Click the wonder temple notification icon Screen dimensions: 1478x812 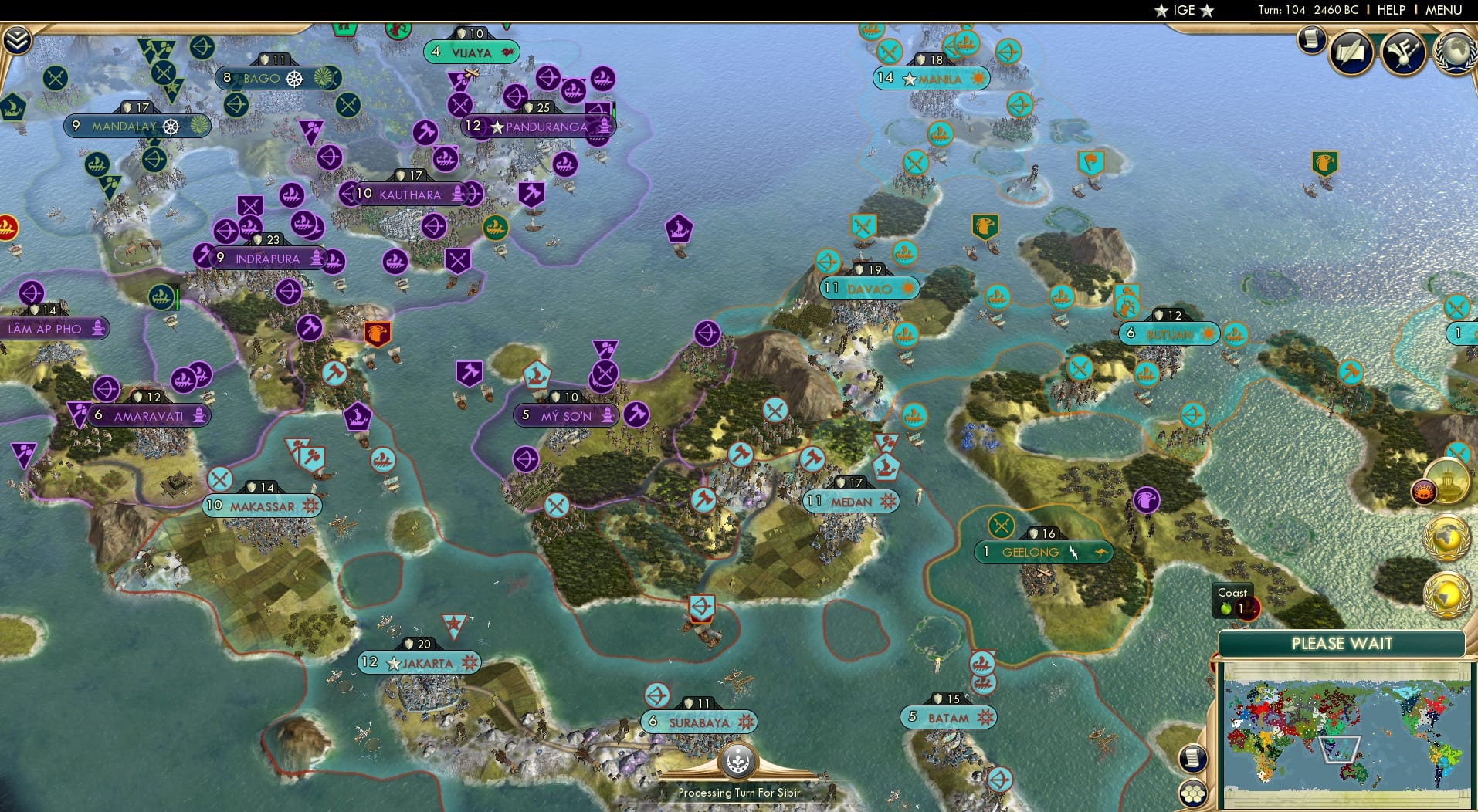pos(1446,482)
